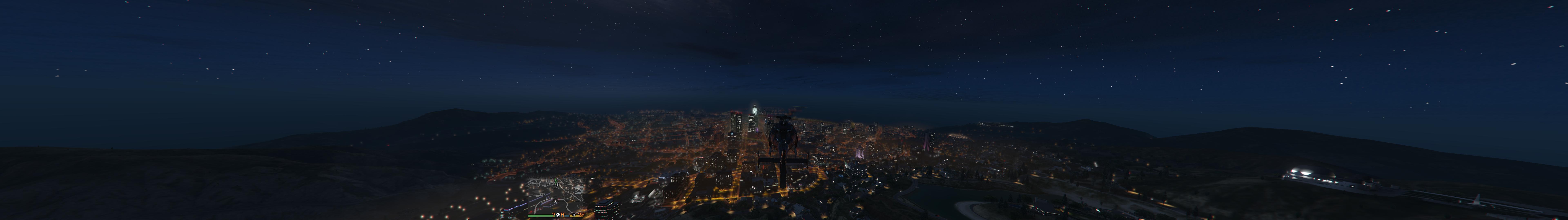This screenshot has width=1568, height=220.
Task: Choose the orange H mission blip
Action: pos(562,214)
